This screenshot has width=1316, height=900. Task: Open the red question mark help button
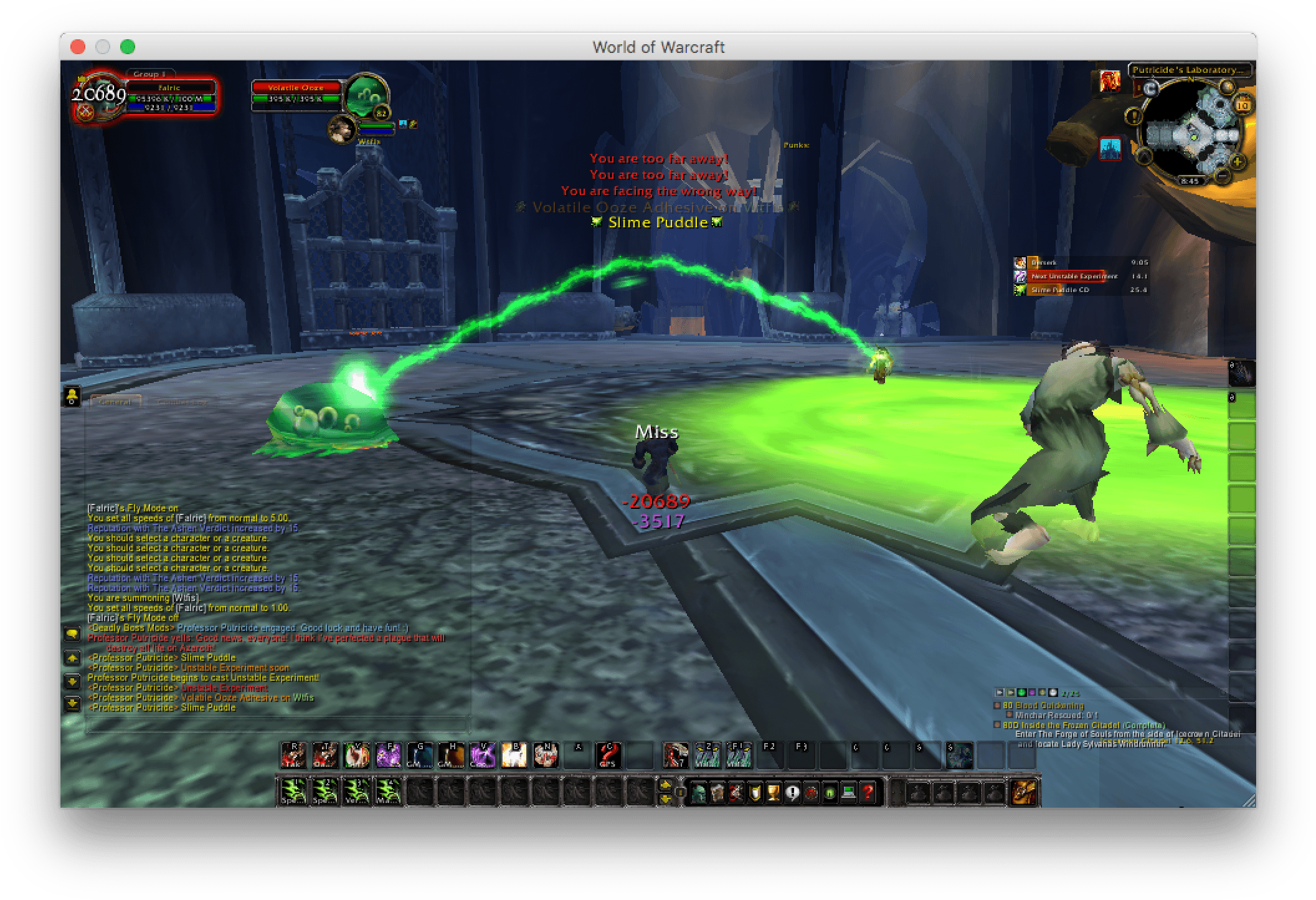[868, 793]
